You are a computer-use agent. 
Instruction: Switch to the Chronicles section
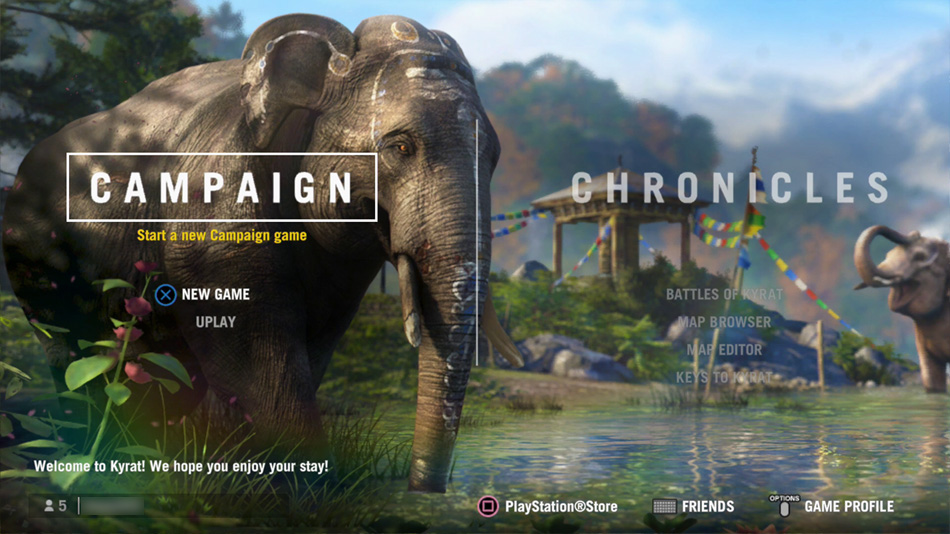pyautogui.click(x=730, y=188)
